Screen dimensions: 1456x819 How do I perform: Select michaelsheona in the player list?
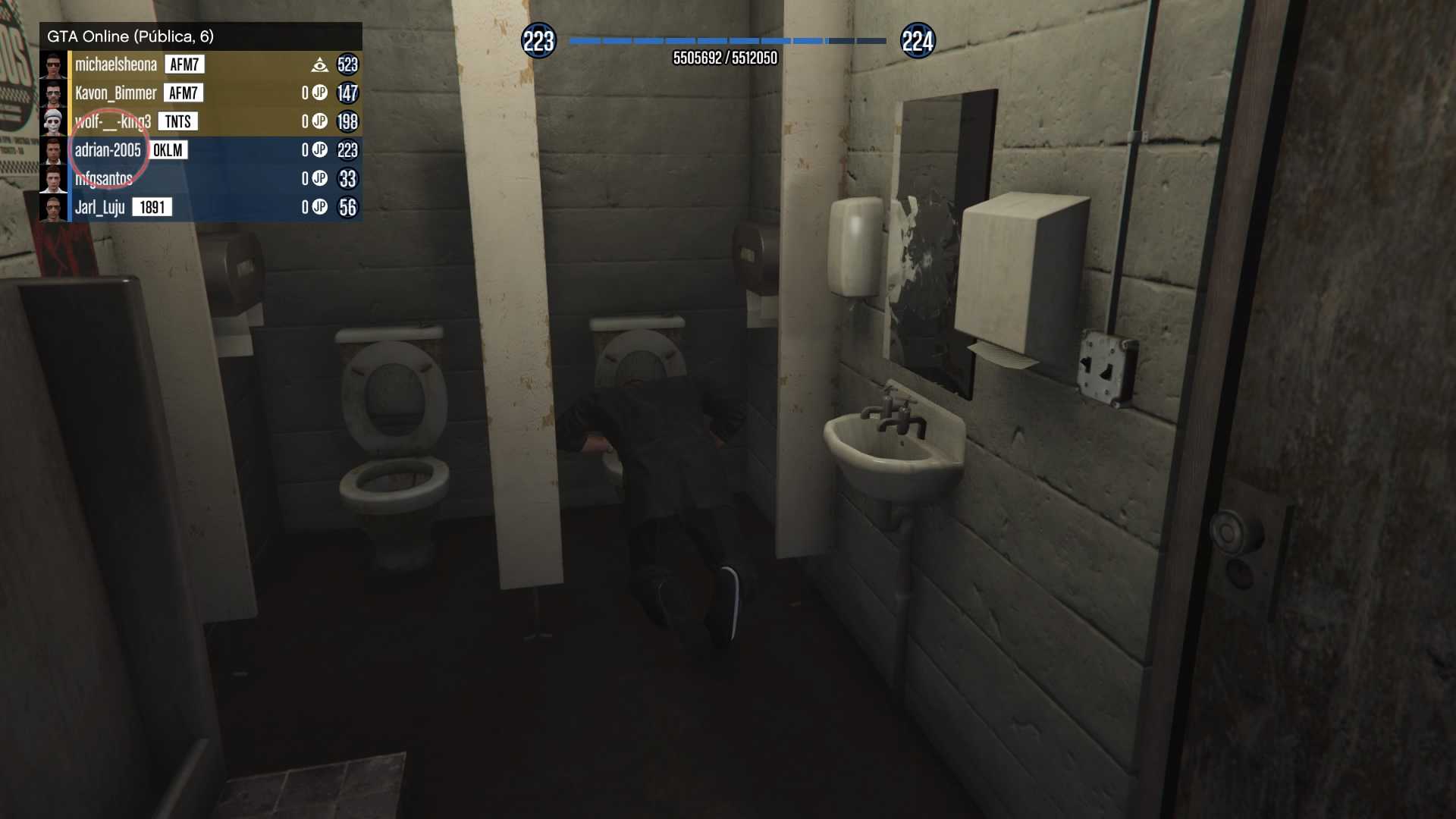point(116,64)
